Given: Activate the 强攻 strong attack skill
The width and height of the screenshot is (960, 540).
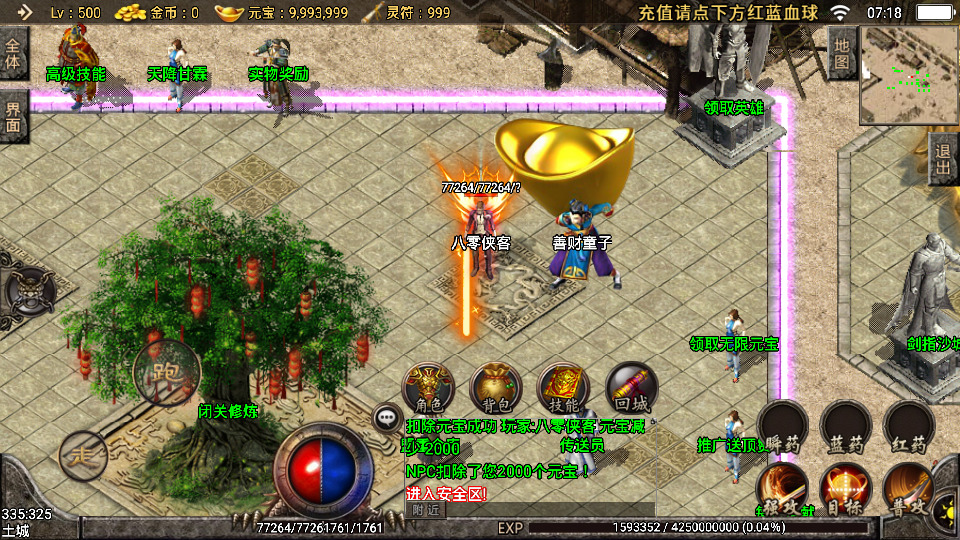Looking at the screenshot, I should (x=782, y=489).
